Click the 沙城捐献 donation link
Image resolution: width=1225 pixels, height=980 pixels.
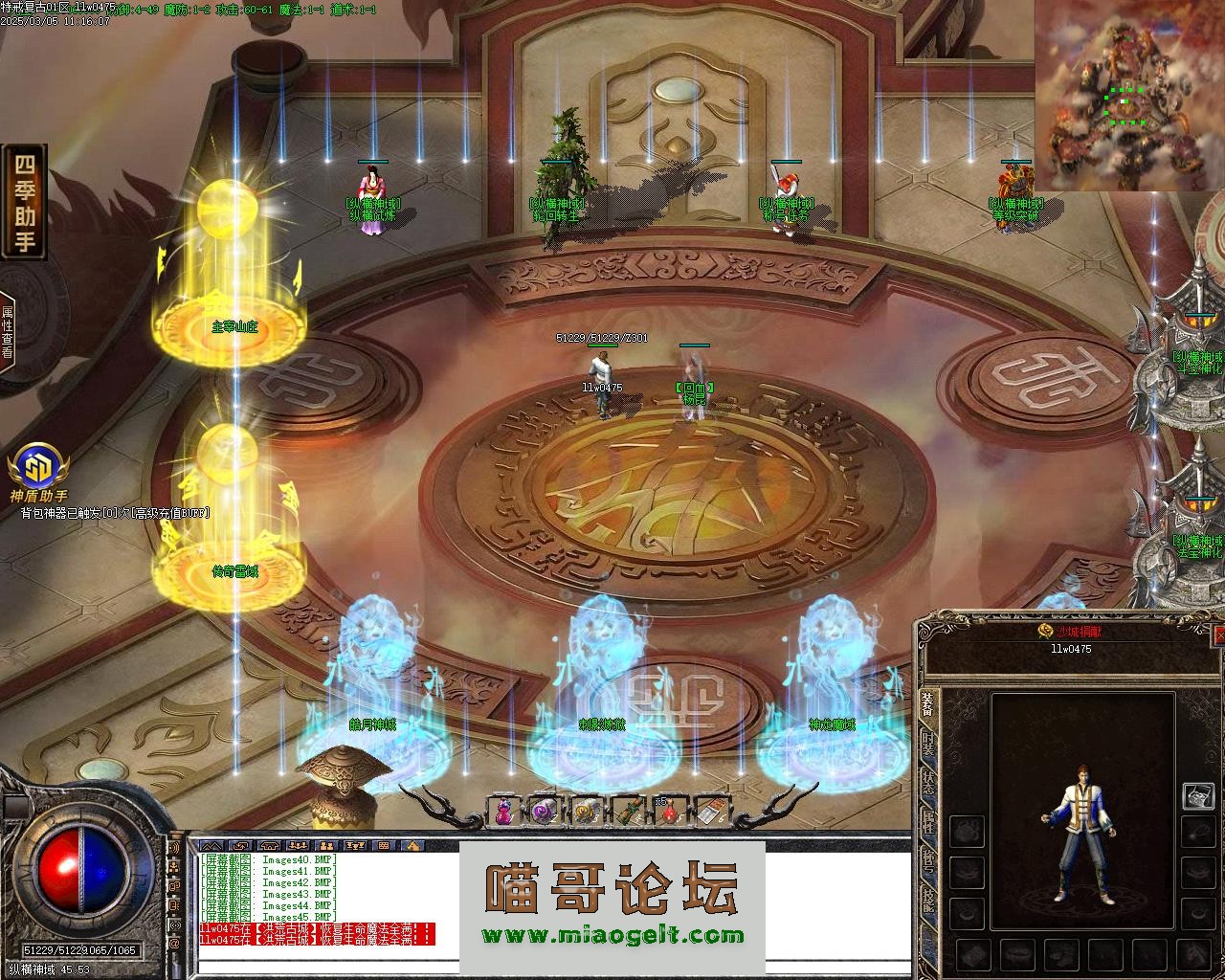click(1070, 632)
